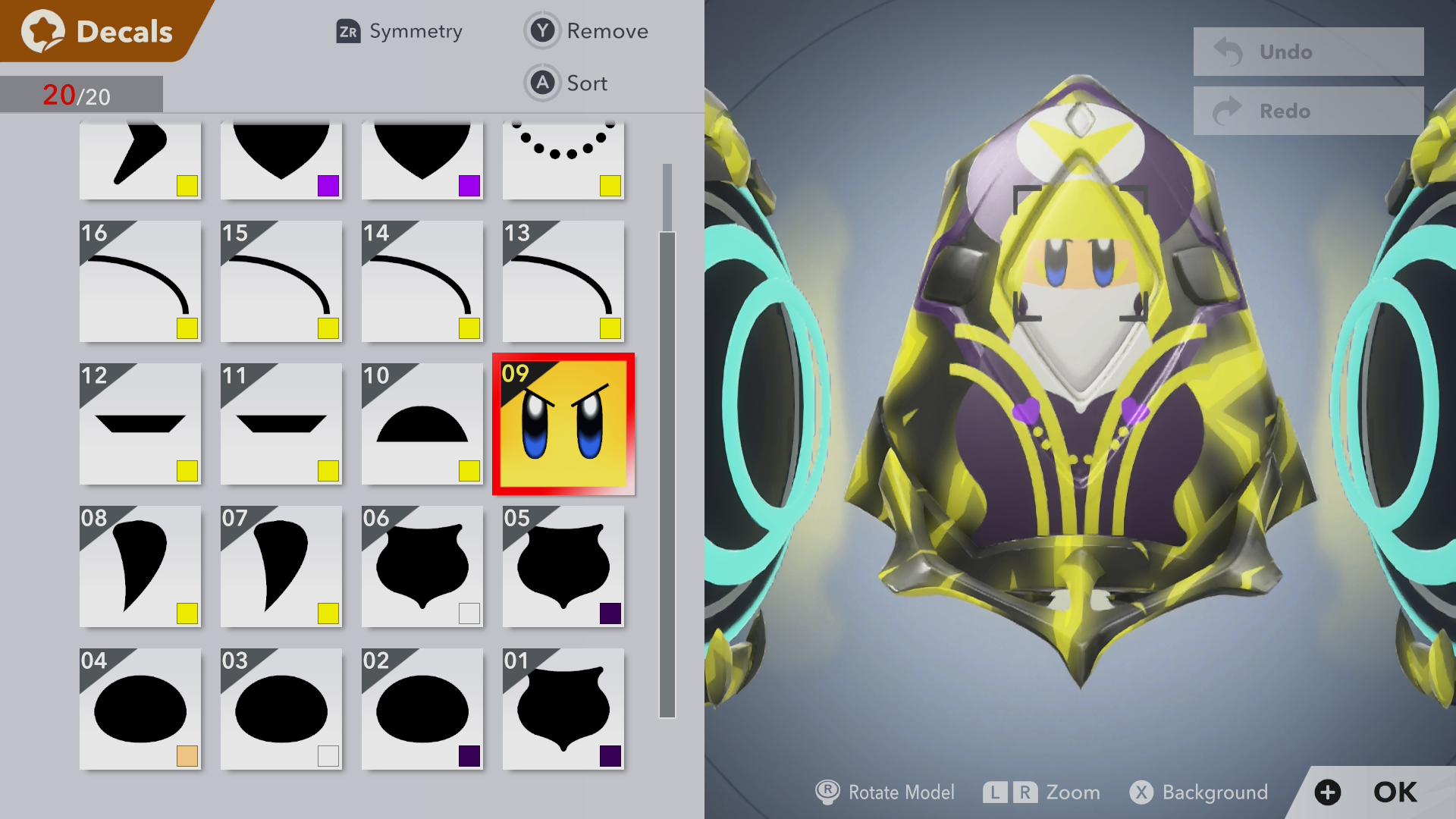Choose decal layer 02 purple oval
1456x819 pixels.
[422, 708]
